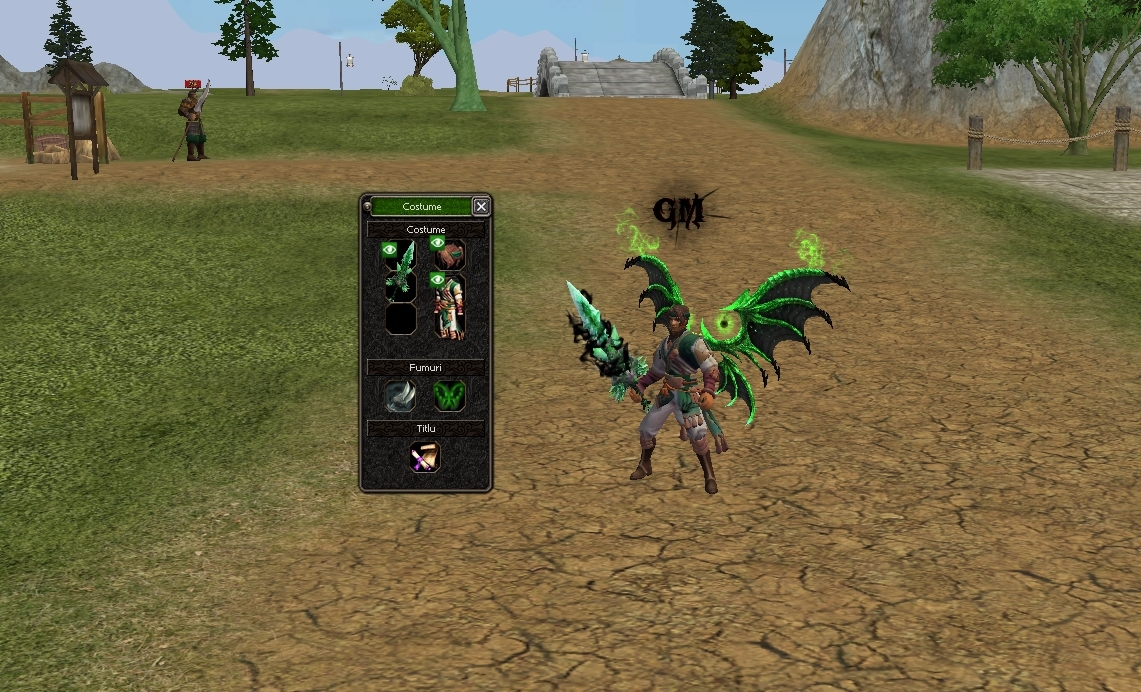Toggle visibility eye on the weapon costume

(390, 248)
